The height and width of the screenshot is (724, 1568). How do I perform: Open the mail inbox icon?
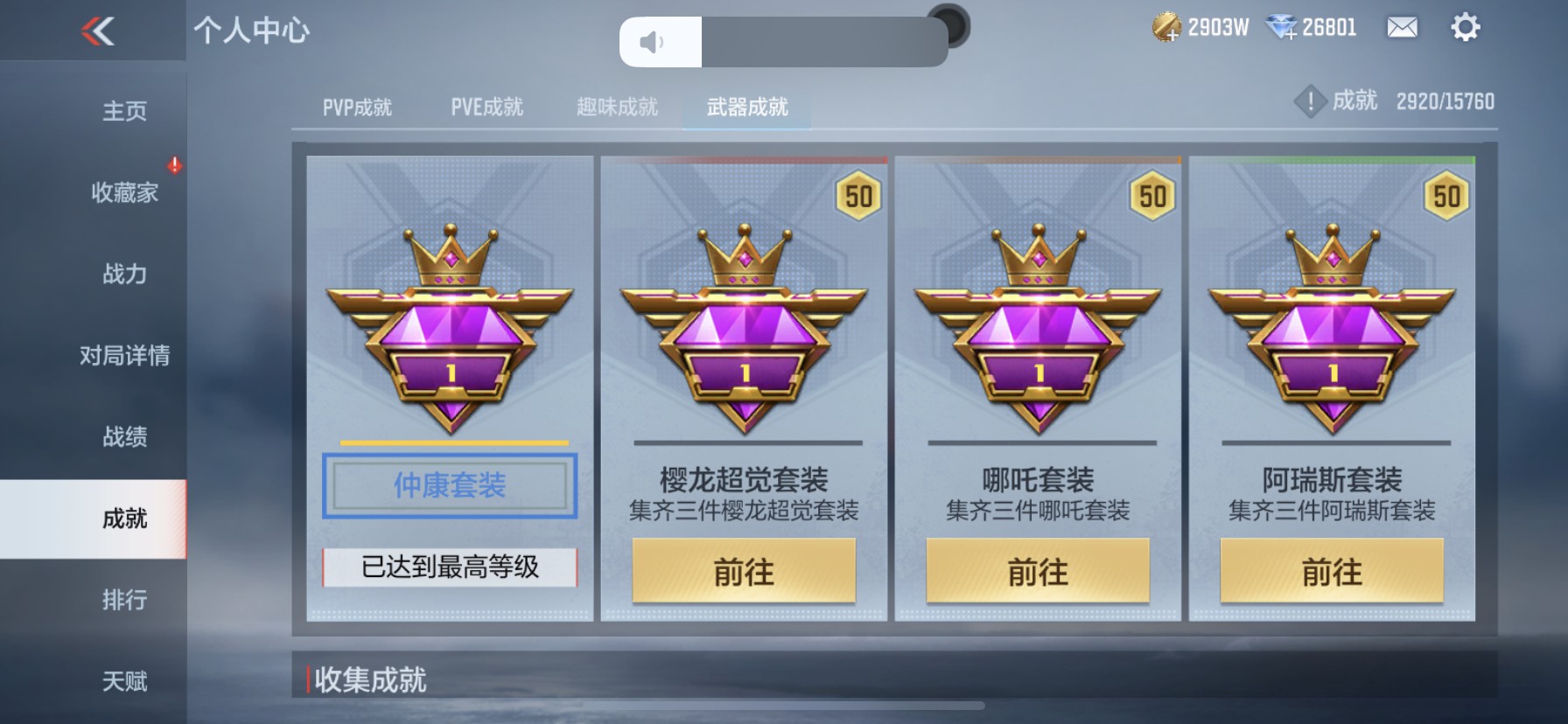pos(1401,28)
